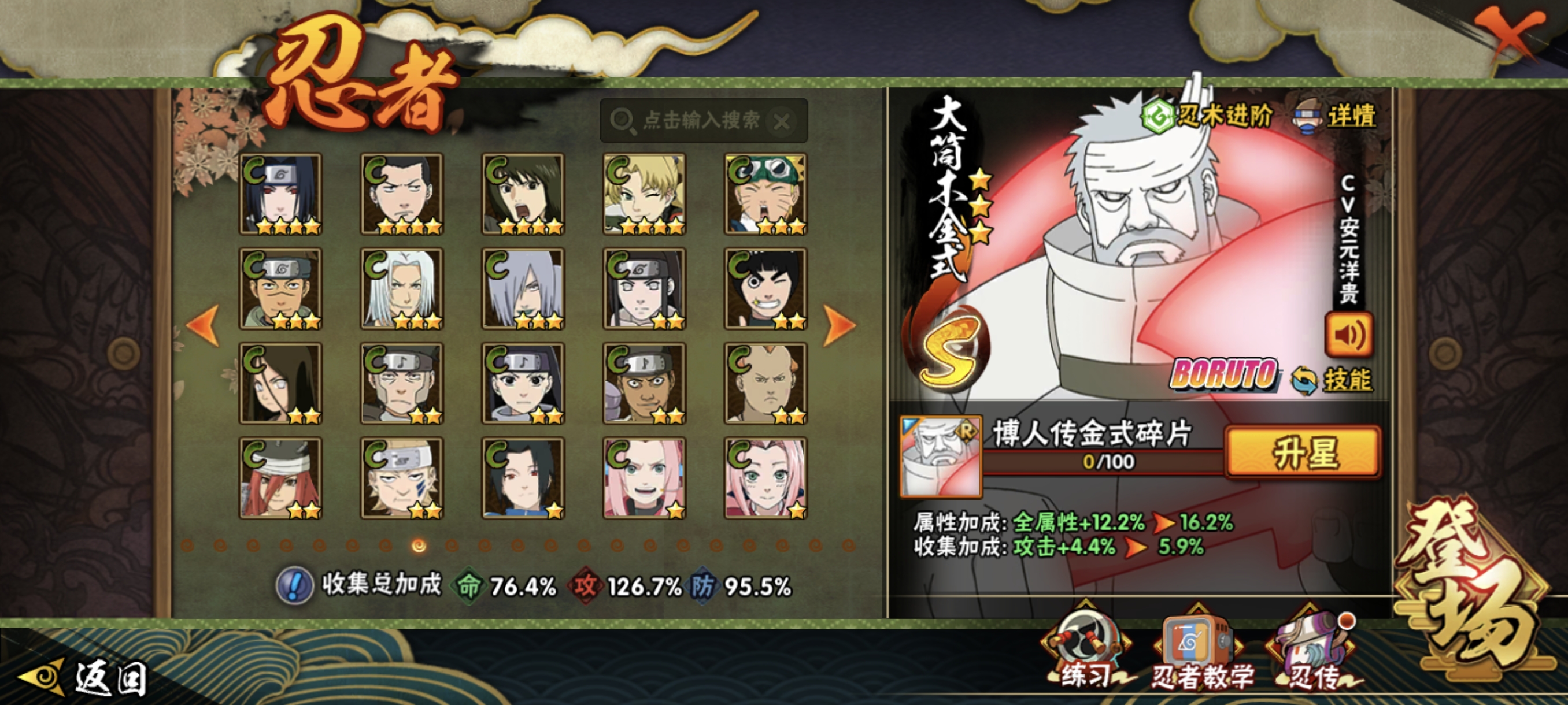This screenshot has height=705, width=1568.
Task: Click the ninja search input field
Action: 700,120
